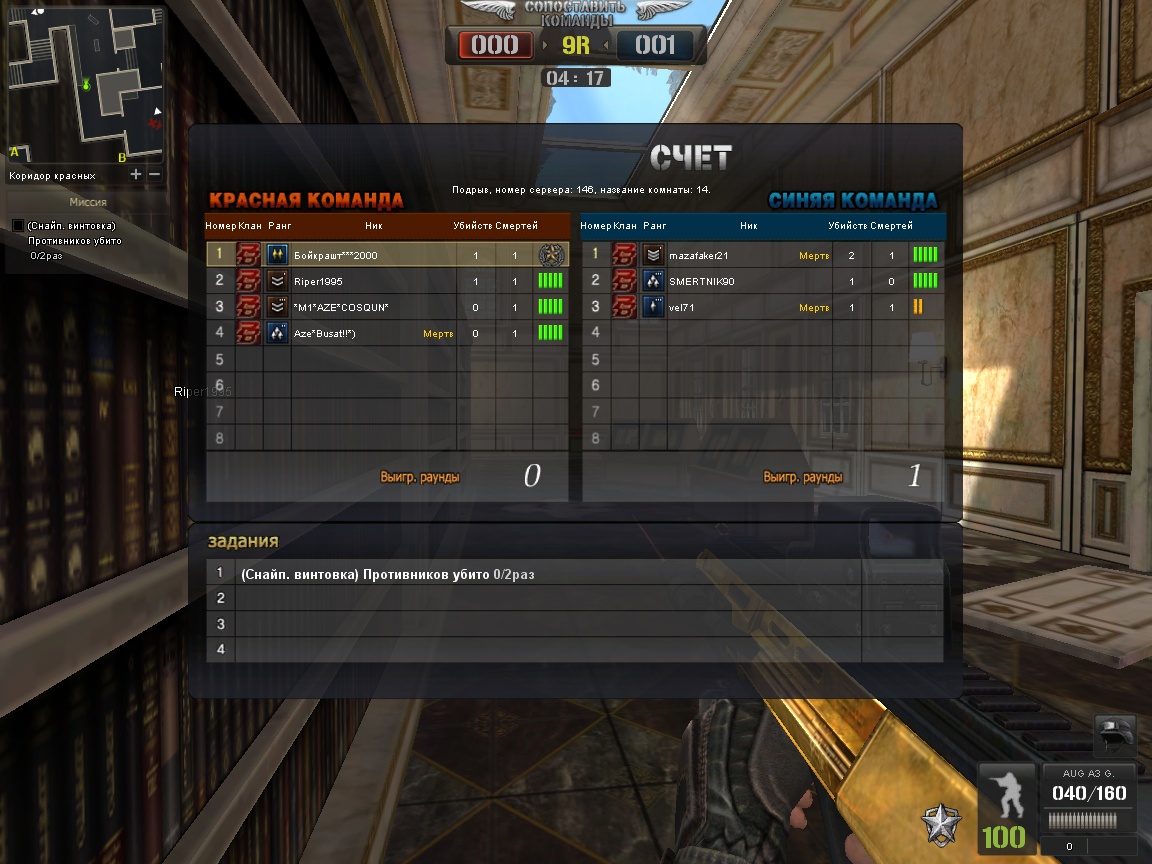Toggle the mission checkbox under Миссия
Screen dimensions: 1152x864
[x=18, y=226]
